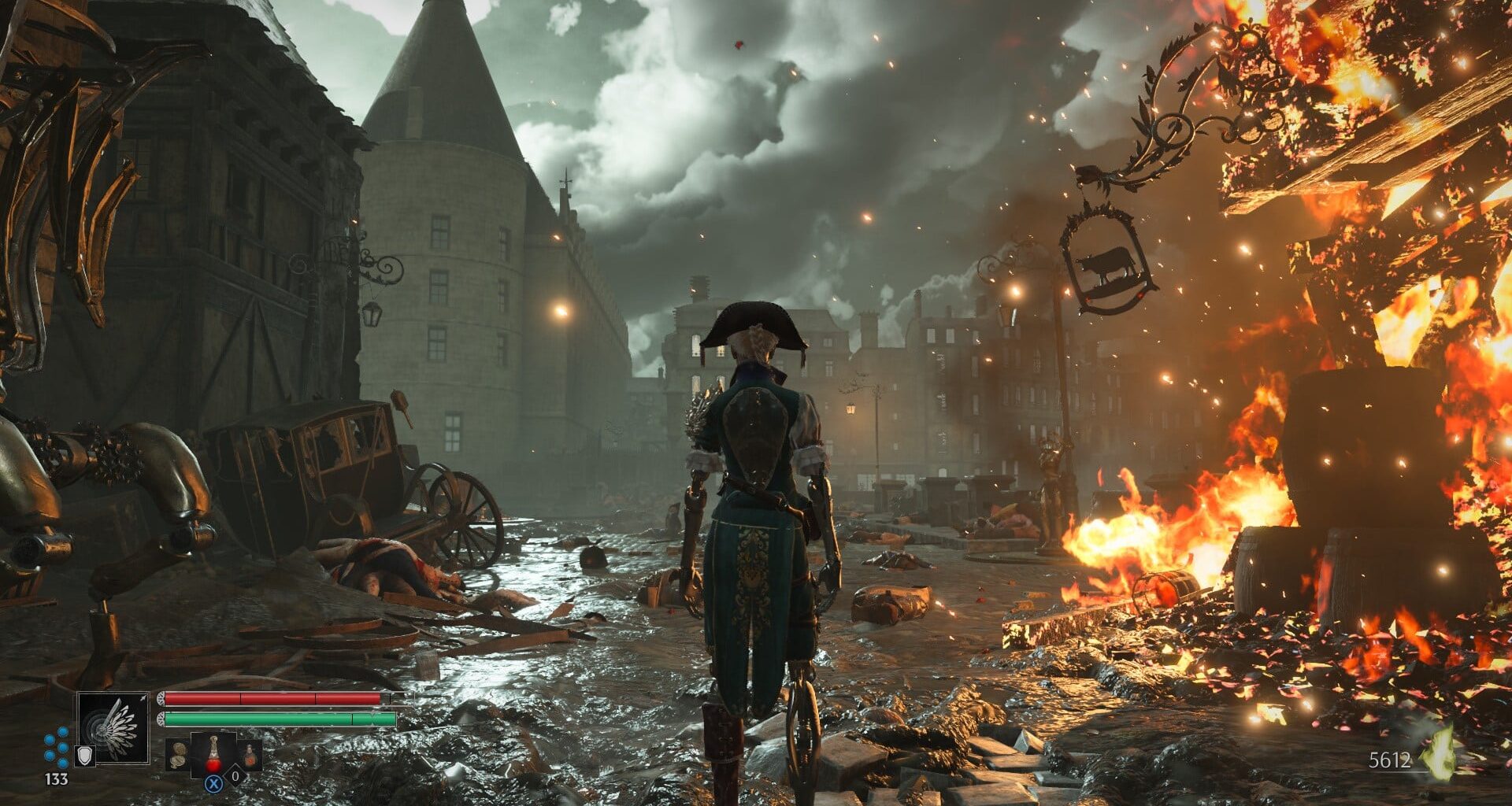The width and height of the screenshot is (1512, 806).
Task: Click the gear emblem capping the stamina bar
Action: point(161,719)
